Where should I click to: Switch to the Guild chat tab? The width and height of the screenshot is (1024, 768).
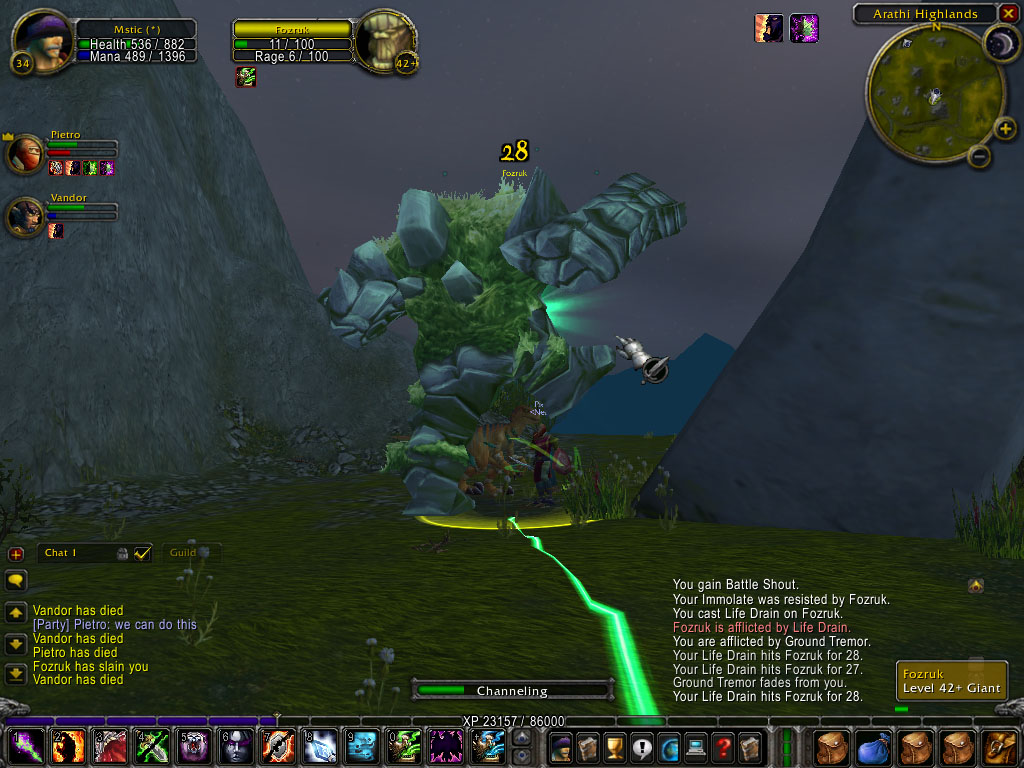click(184, 553)
